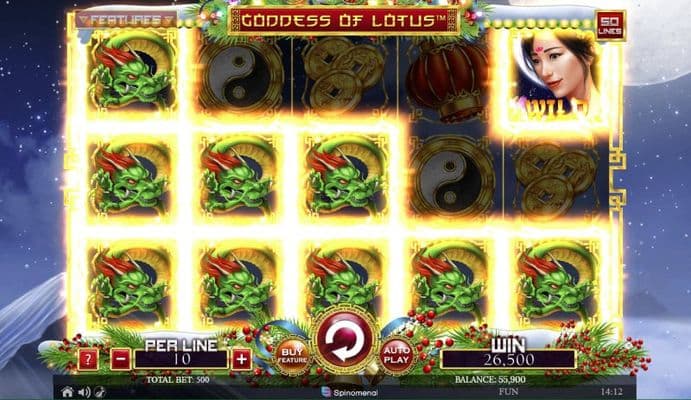Viewport: 691px width, 400px height.
Task: Open the question mark help button
Action: (89, 358)
